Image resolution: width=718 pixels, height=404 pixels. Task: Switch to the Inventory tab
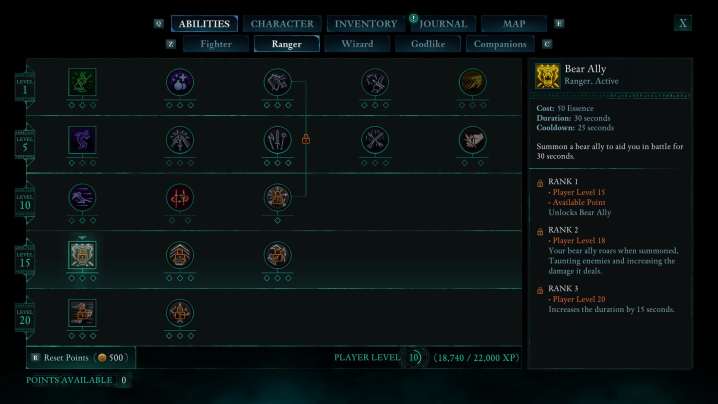[366, 23]
